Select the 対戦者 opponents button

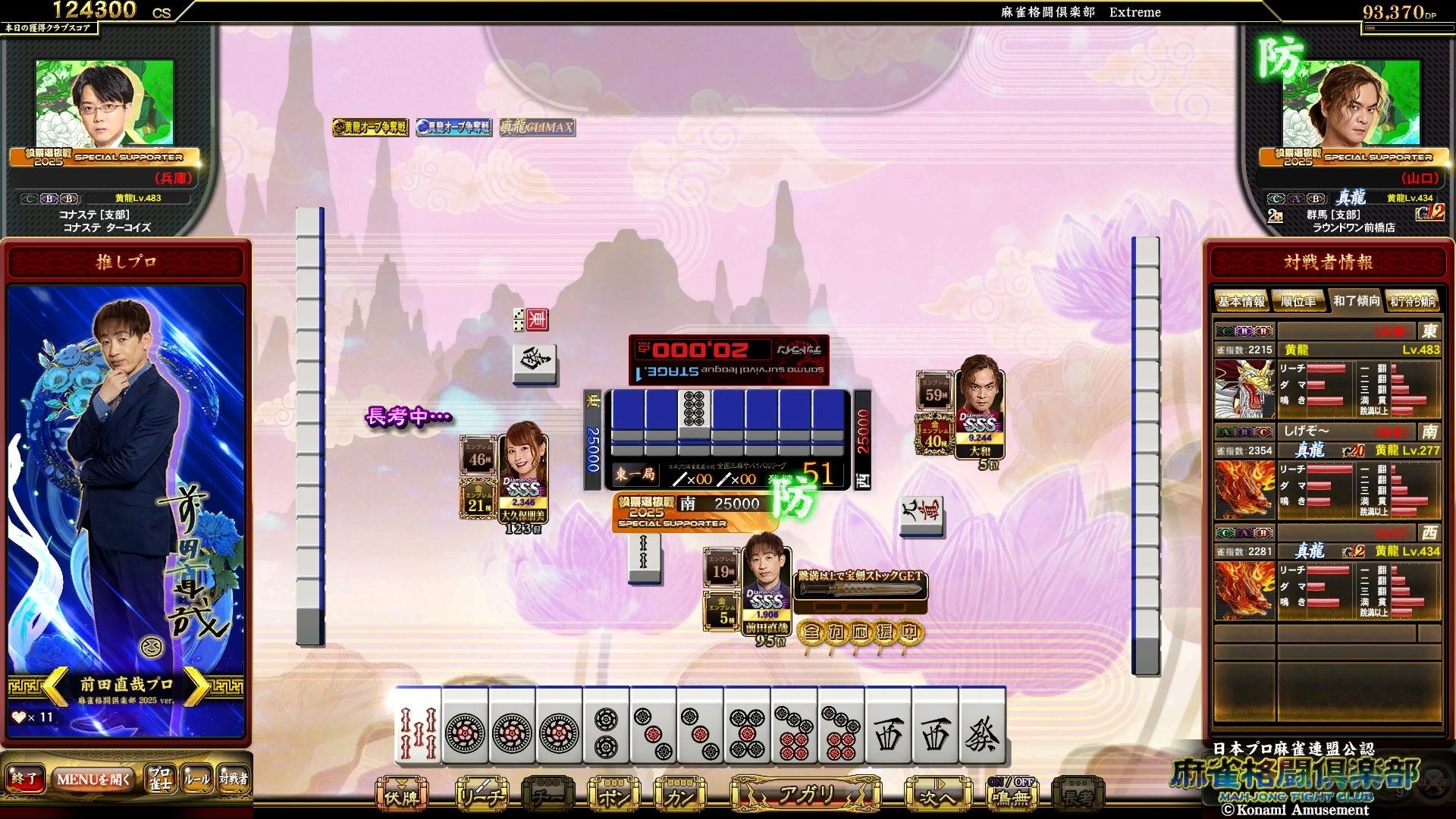coord(233,779)
